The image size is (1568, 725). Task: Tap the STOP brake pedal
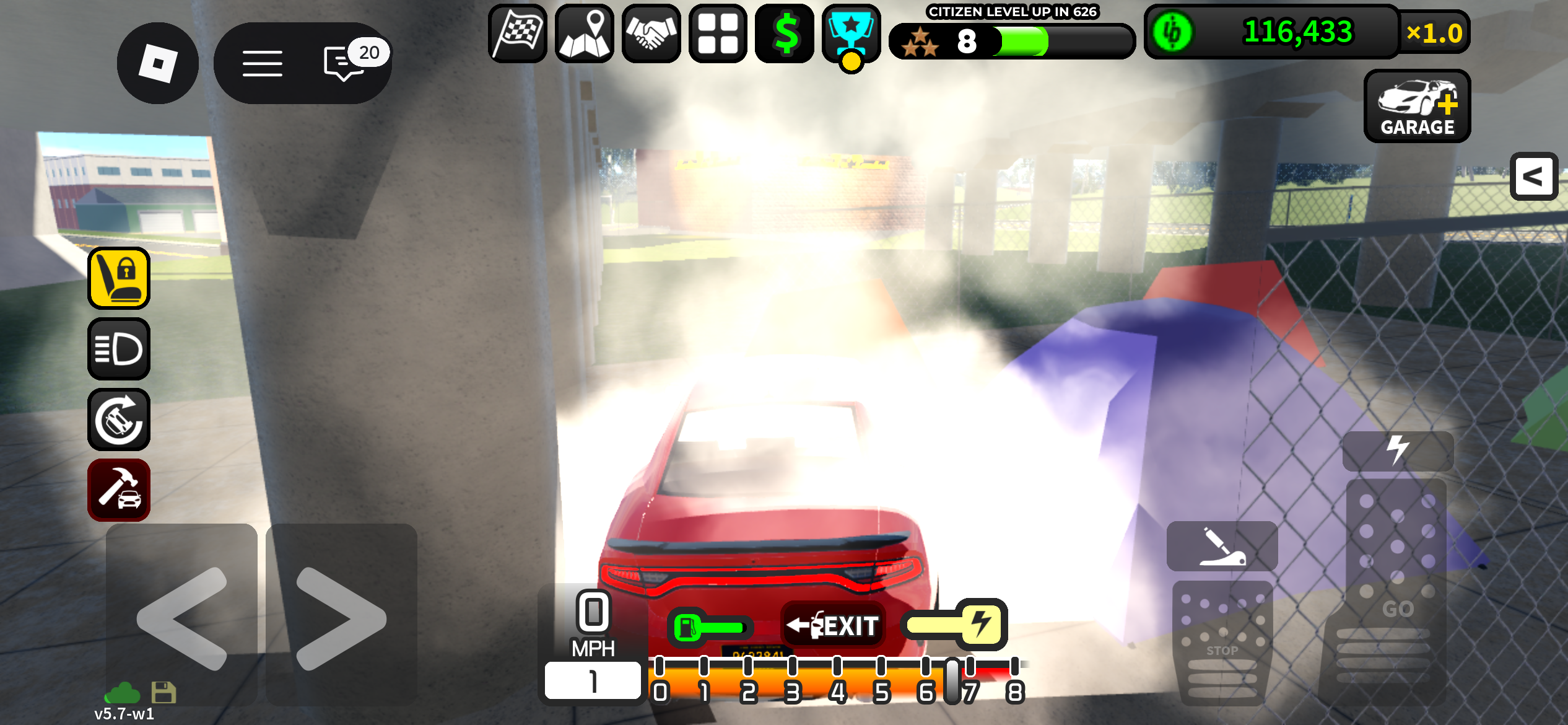click(x=1222, y=641)
